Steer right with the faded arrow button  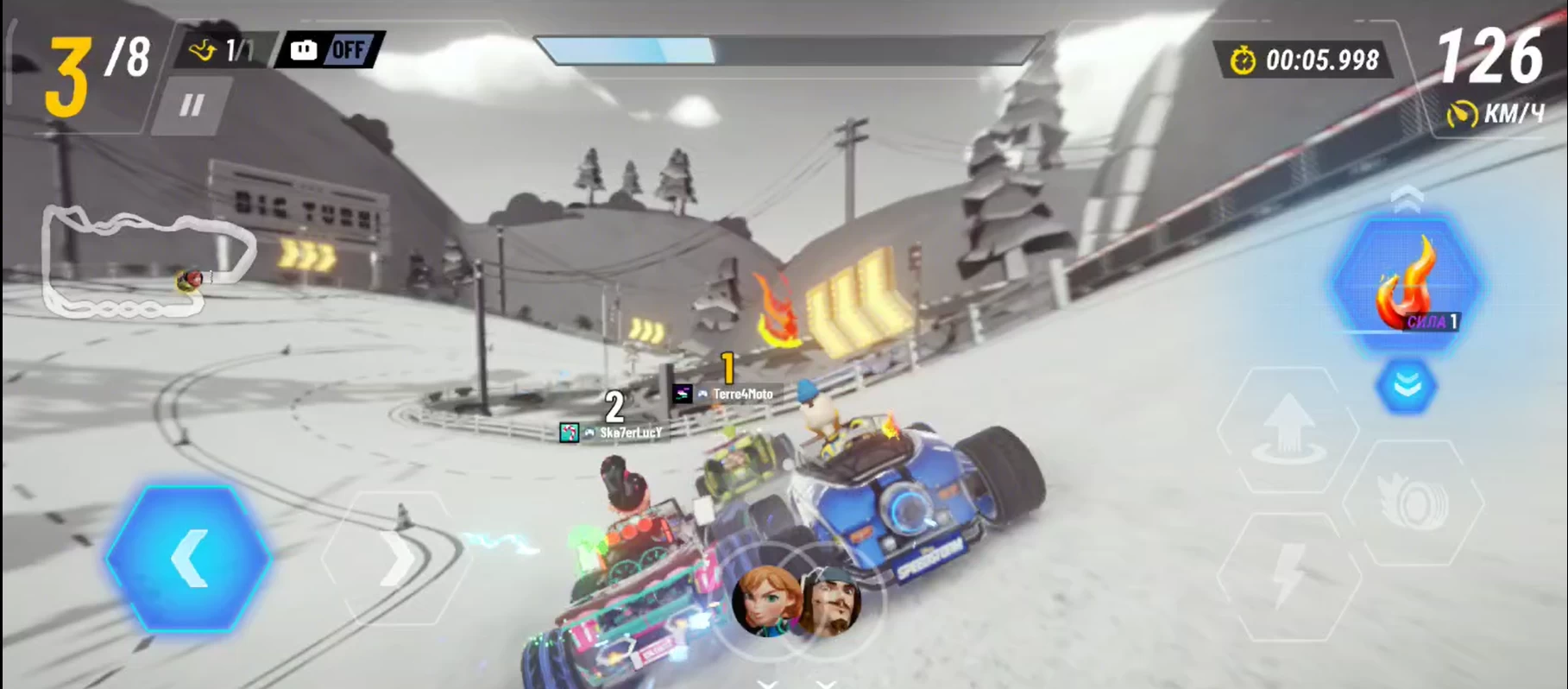coord(396,559)
